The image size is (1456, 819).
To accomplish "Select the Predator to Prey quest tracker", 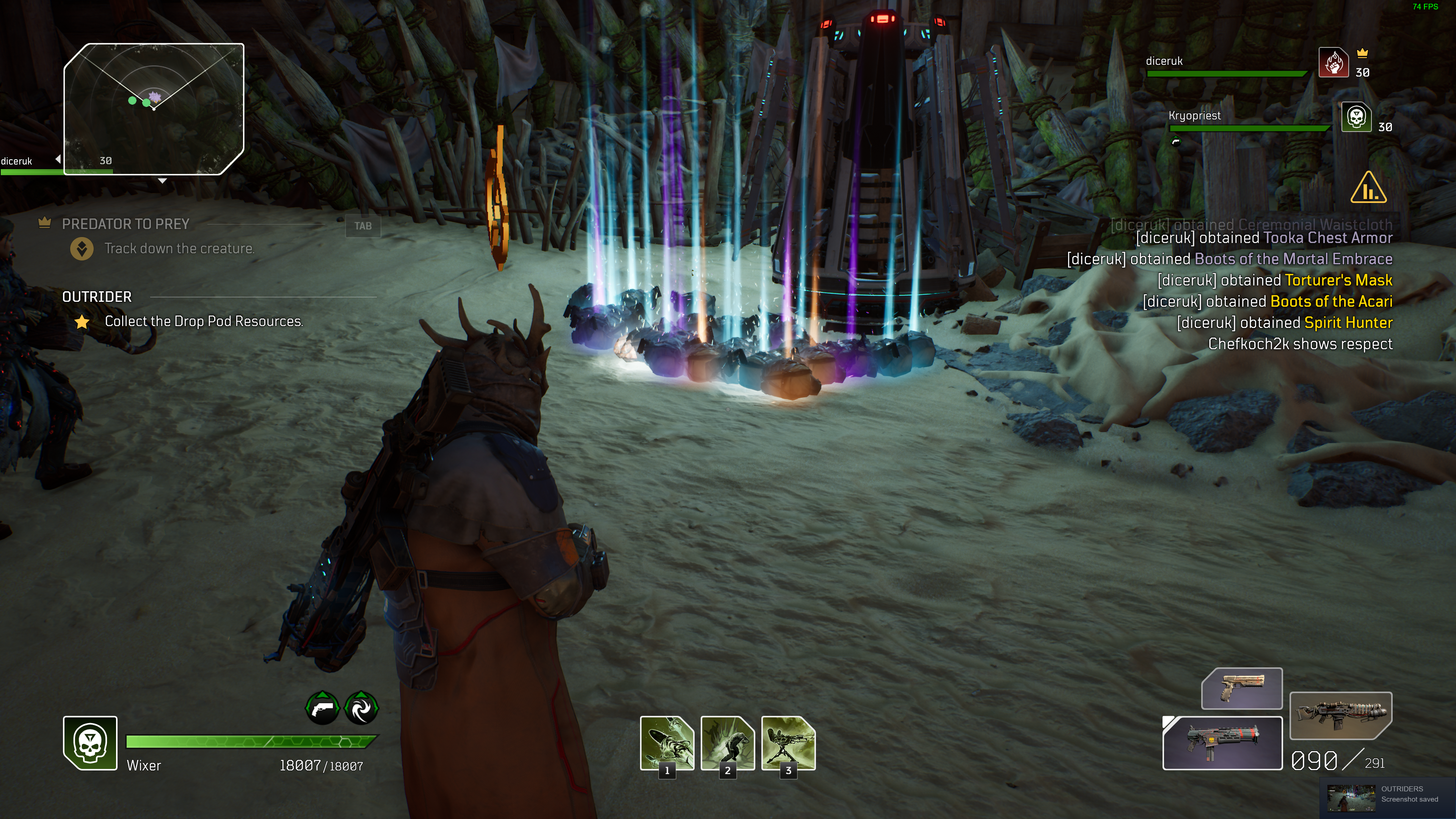I will tap(126, 224).
